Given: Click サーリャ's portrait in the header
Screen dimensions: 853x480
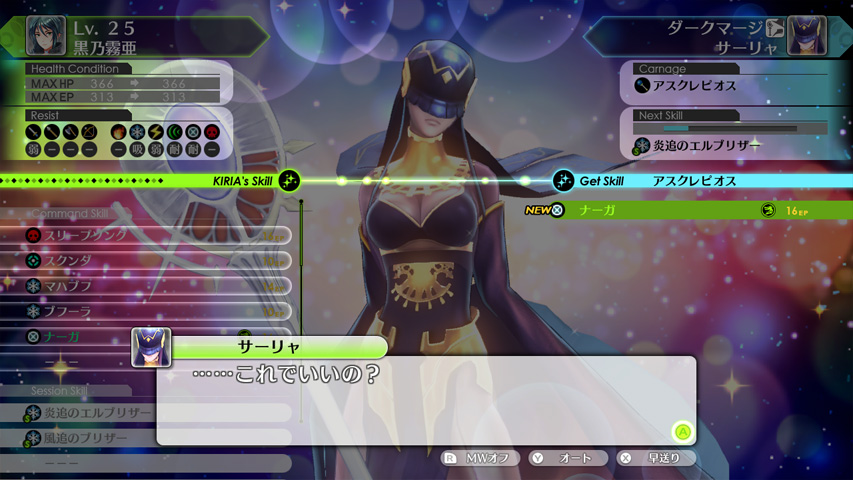Looking at the screenshot, I should point(806,36).
